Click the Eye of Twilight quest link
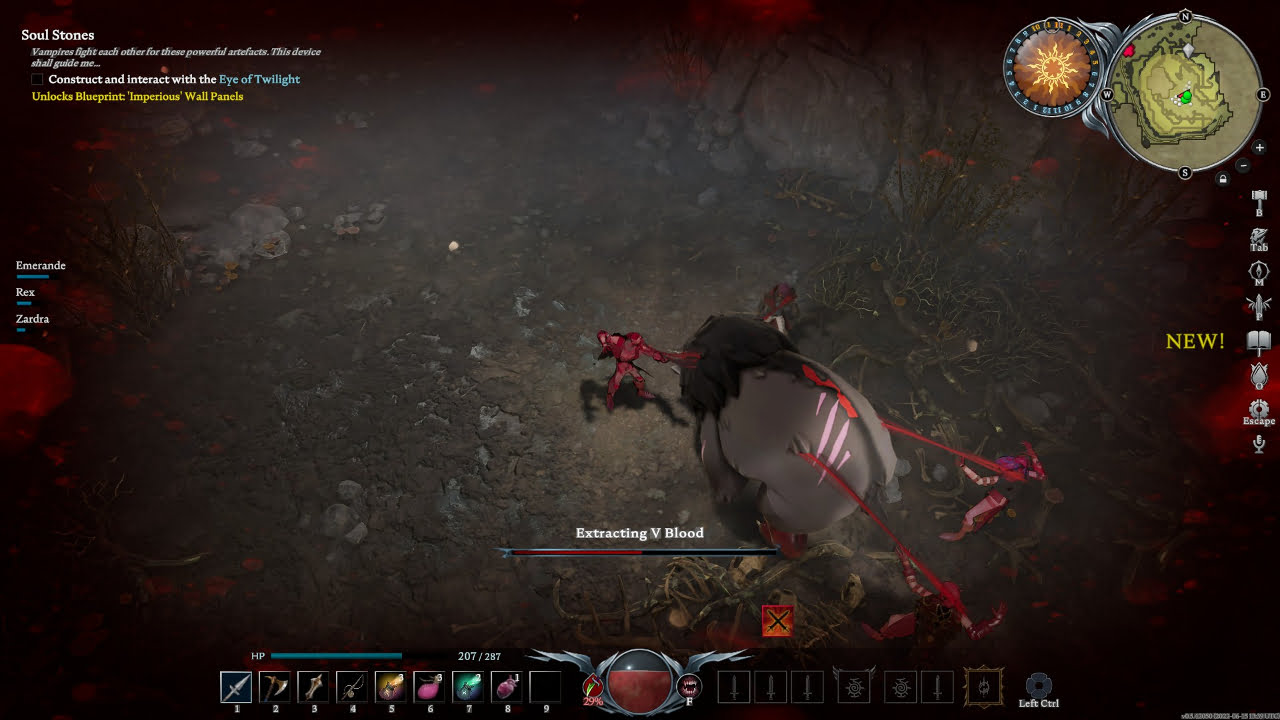 [259, 79]
